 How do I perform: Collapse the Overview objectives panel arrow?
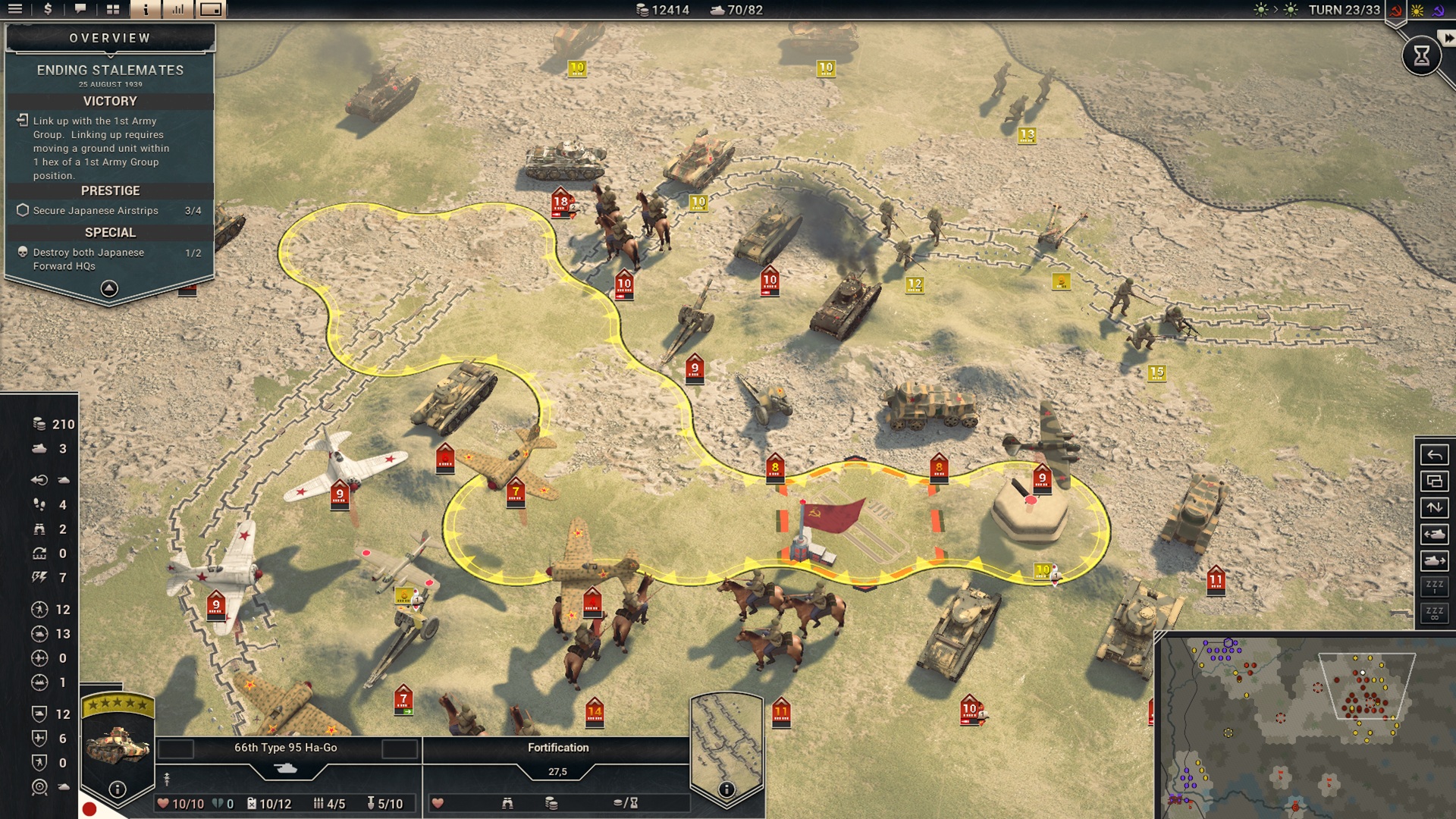(x=109, y=288)
